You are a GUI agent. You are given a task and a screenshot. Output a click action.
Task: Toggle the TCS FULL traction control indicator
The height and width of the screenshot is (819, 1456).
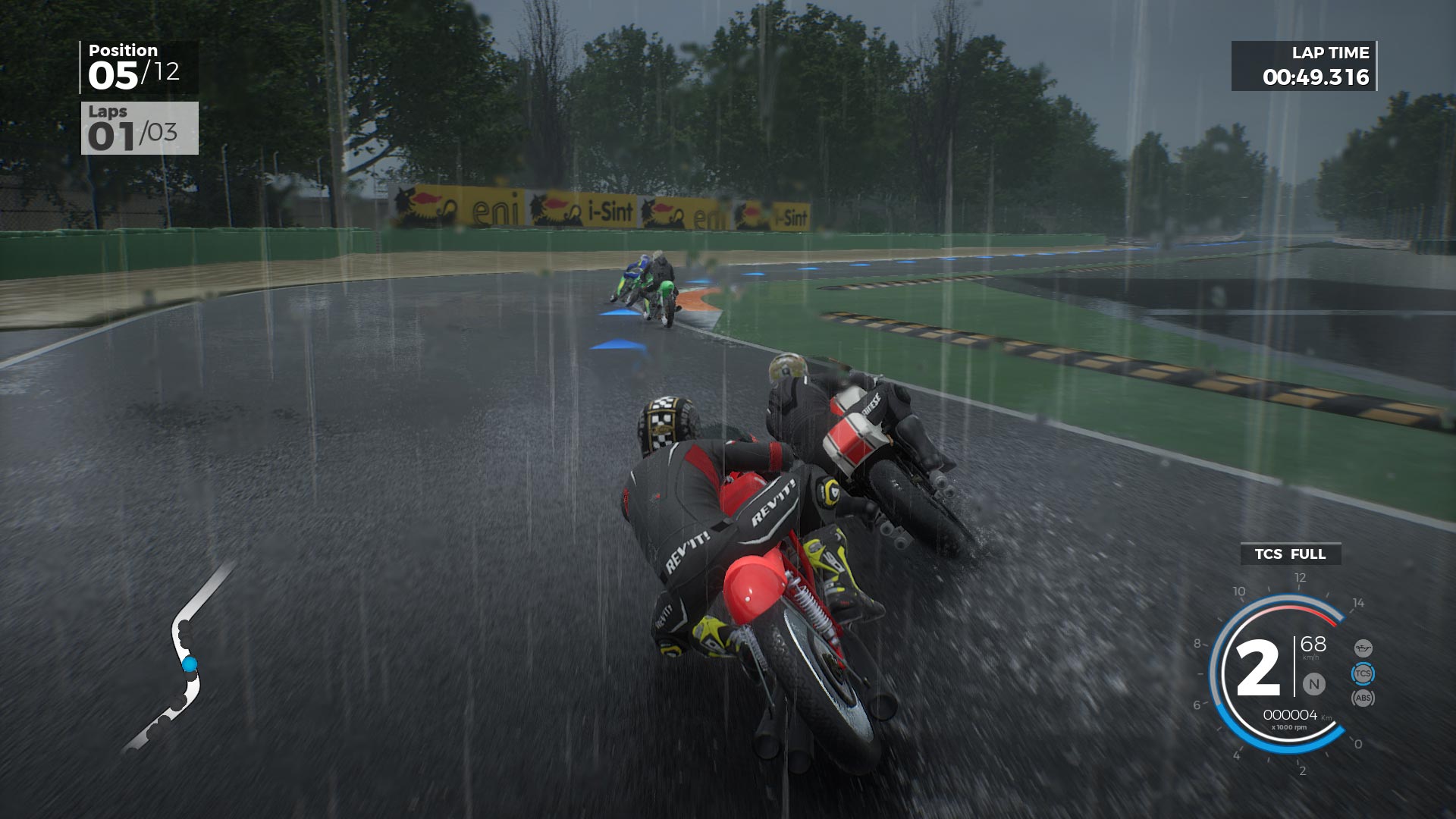1289,554
